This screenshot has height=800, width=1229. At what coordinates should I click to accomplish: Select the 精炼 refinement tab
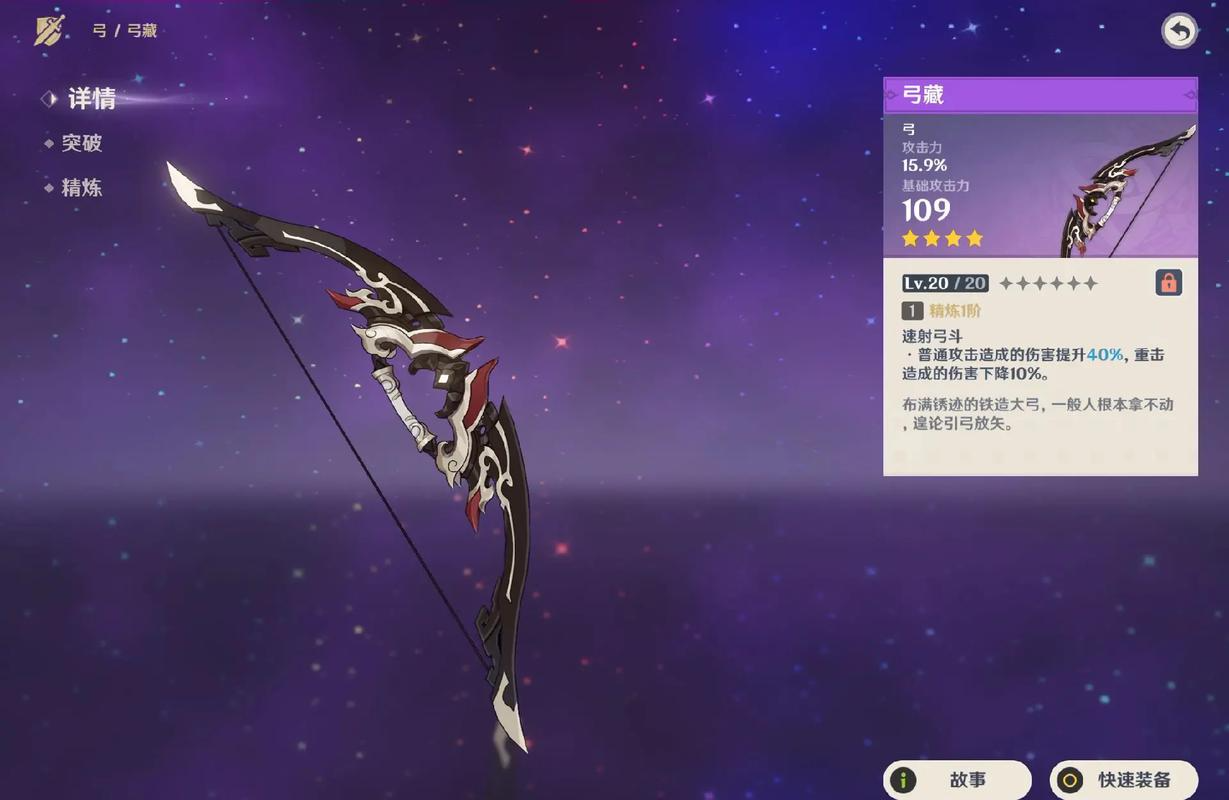click(82, 188)
